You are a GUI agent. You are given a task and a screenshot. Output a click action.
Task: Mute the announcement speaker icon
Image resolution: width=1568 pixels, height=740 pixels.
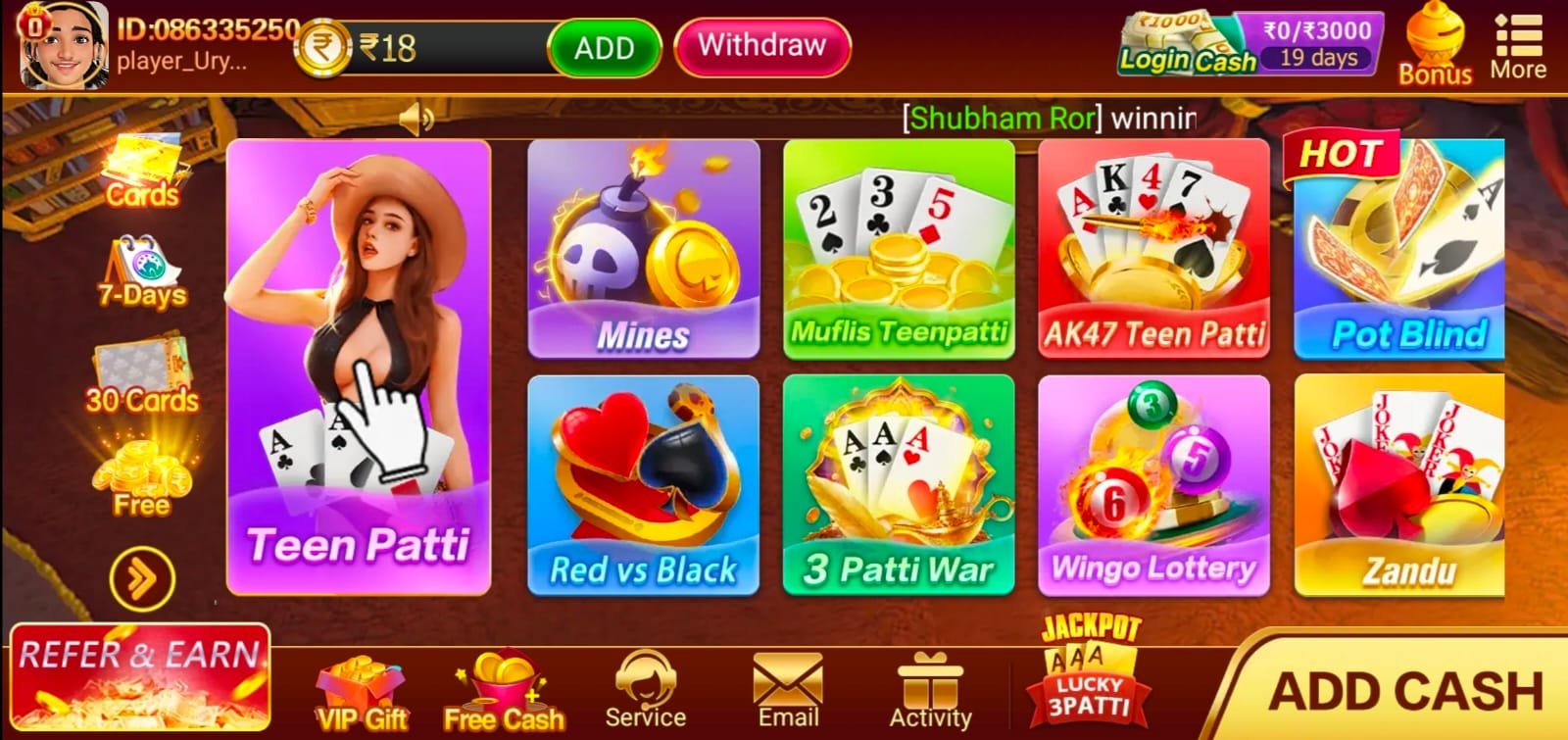(x=416, y=117)
